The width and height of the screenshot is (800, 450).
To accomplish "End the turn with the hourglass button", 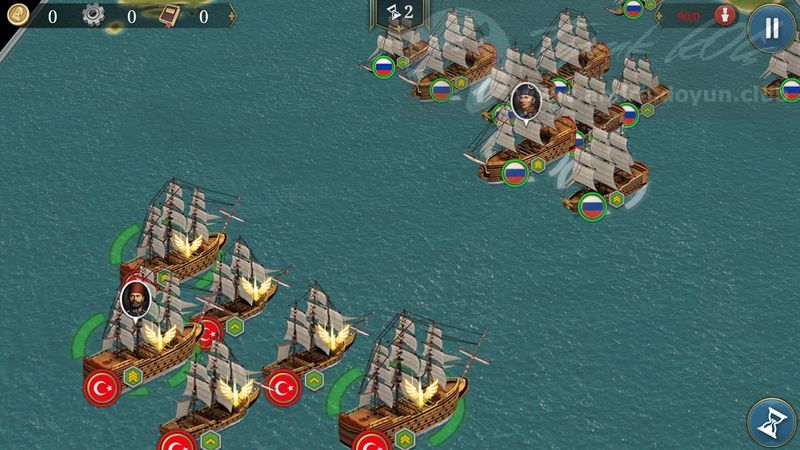I will pos(771,421).
